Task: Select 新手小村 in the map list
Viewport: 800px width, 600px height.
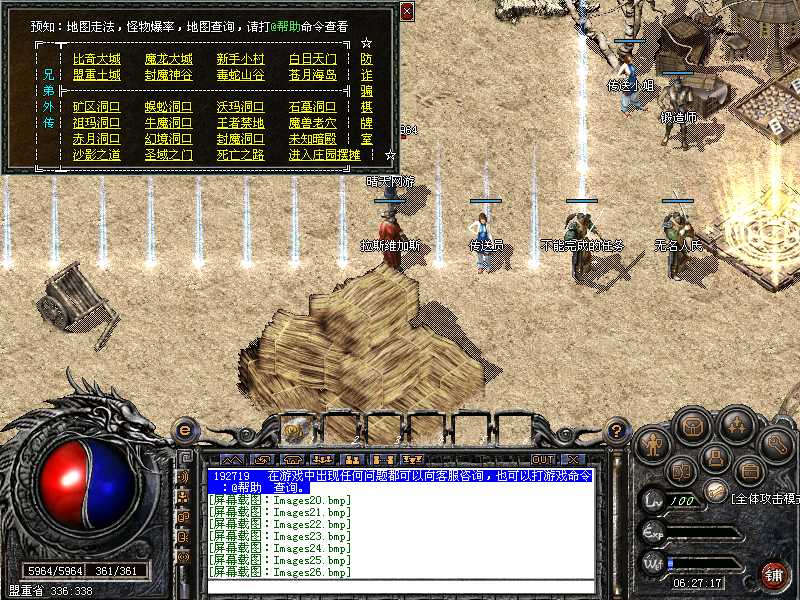Action: 240,59
